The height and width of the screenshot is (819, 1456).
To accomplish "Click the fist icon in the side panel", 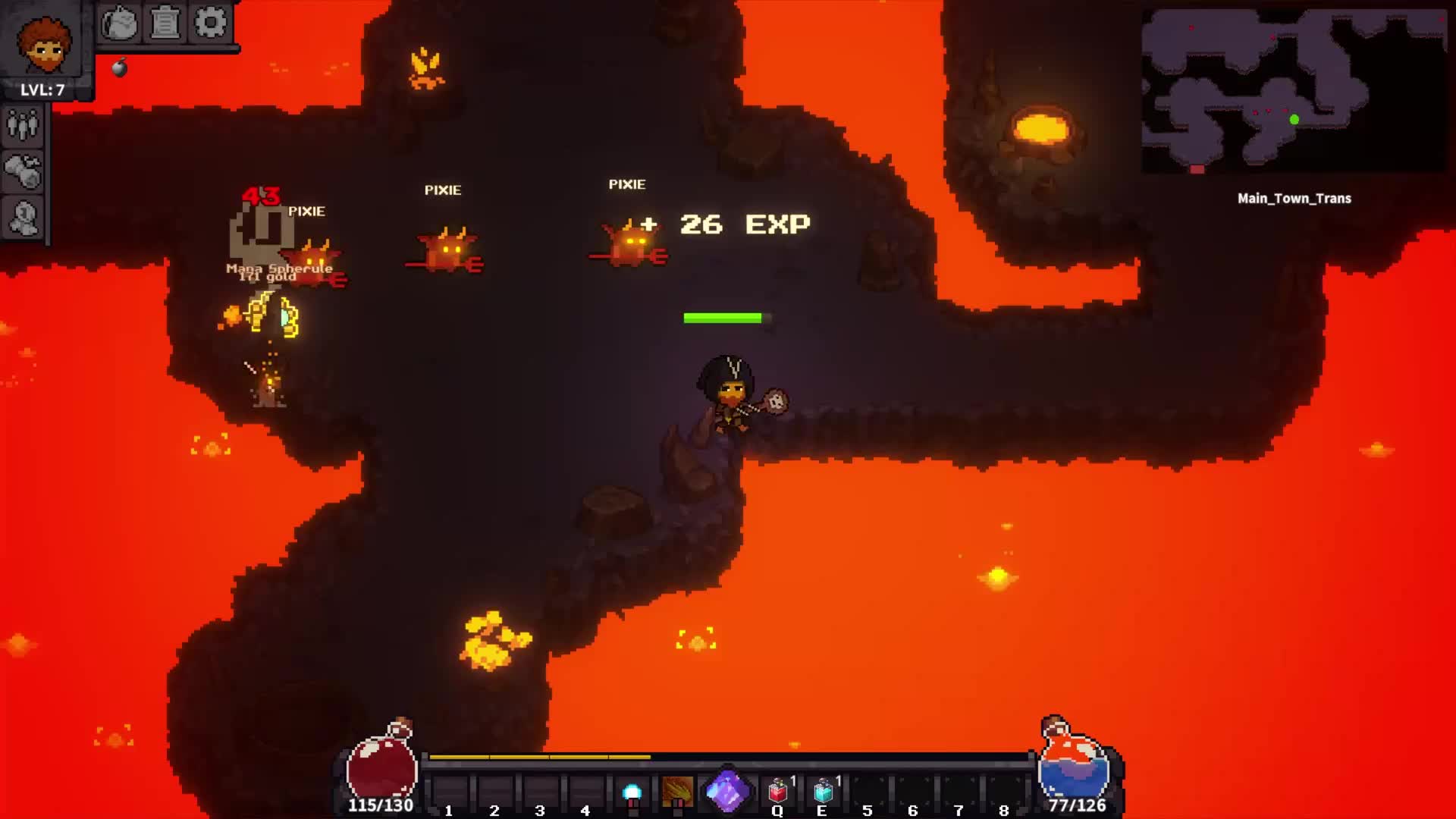I will tap(23, 172).
